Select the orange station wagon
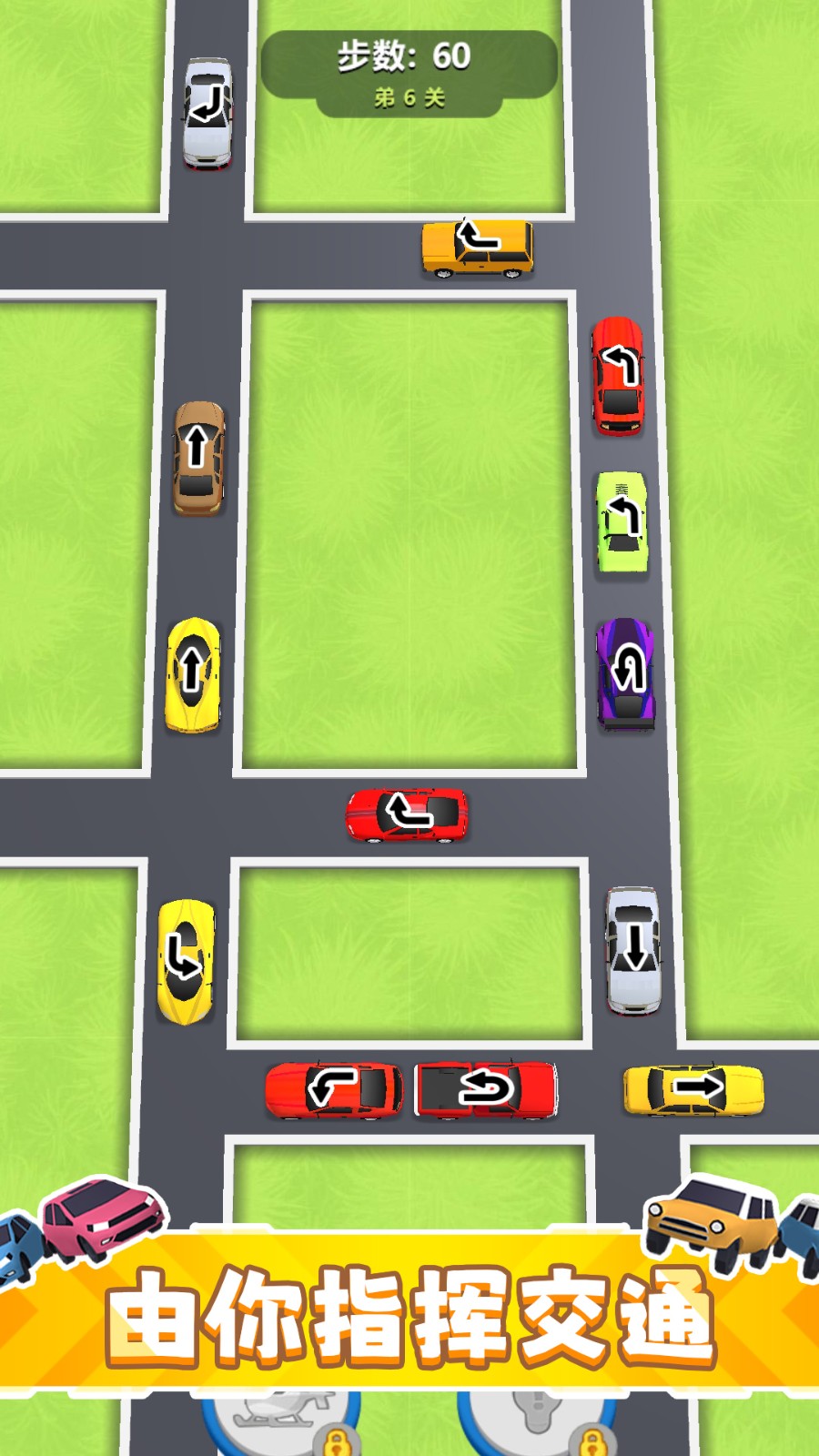Screen dimensions: 819x1456 tap(478, 248)
